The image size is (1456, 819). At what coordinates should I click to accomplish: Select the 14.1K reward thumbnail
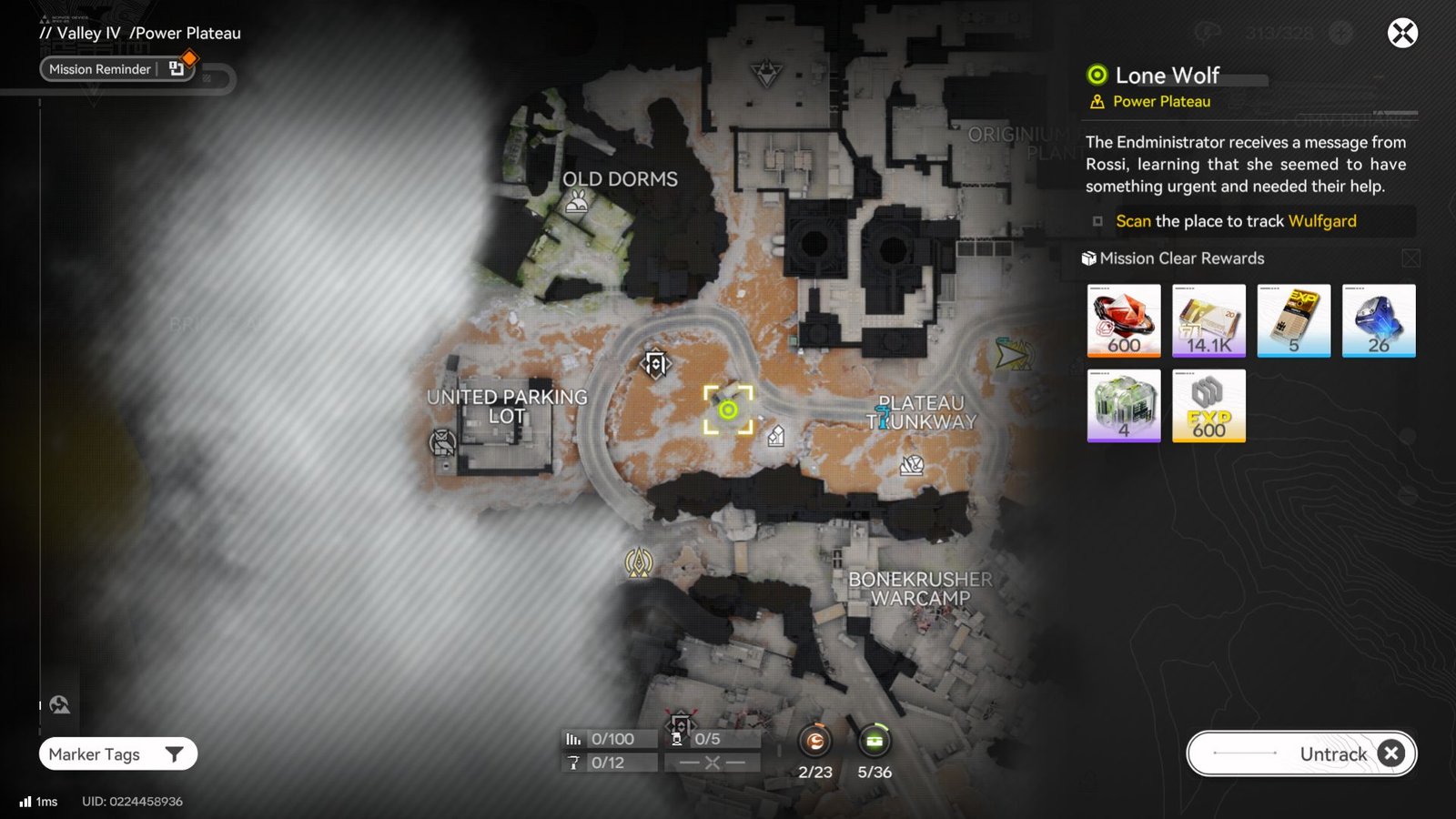pos(1208,320)
